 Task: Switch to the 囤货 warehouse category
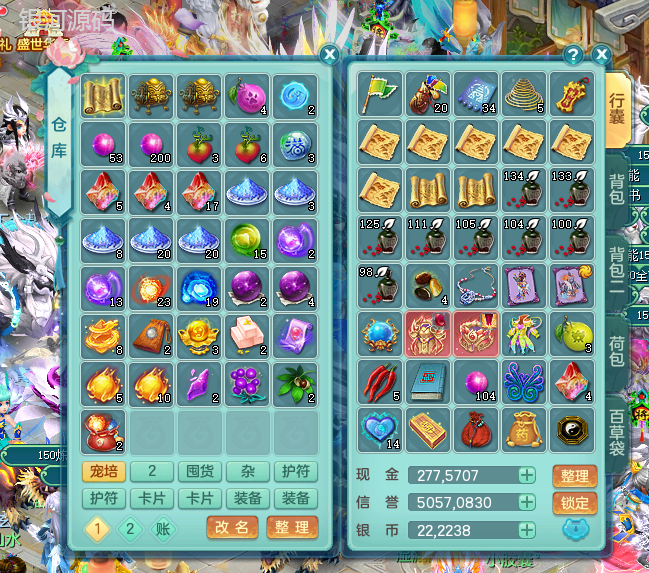pos(200,473)
